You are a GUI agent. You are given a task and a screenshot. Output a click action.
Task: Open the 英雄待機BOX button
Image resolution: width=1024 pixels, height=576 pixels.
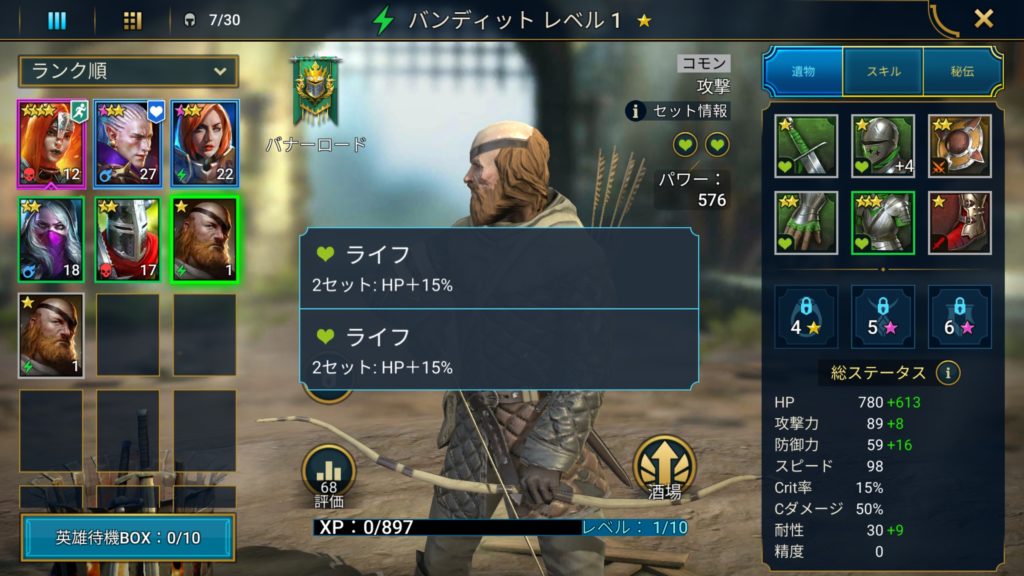pyautogui.click(x=127, y=538)
